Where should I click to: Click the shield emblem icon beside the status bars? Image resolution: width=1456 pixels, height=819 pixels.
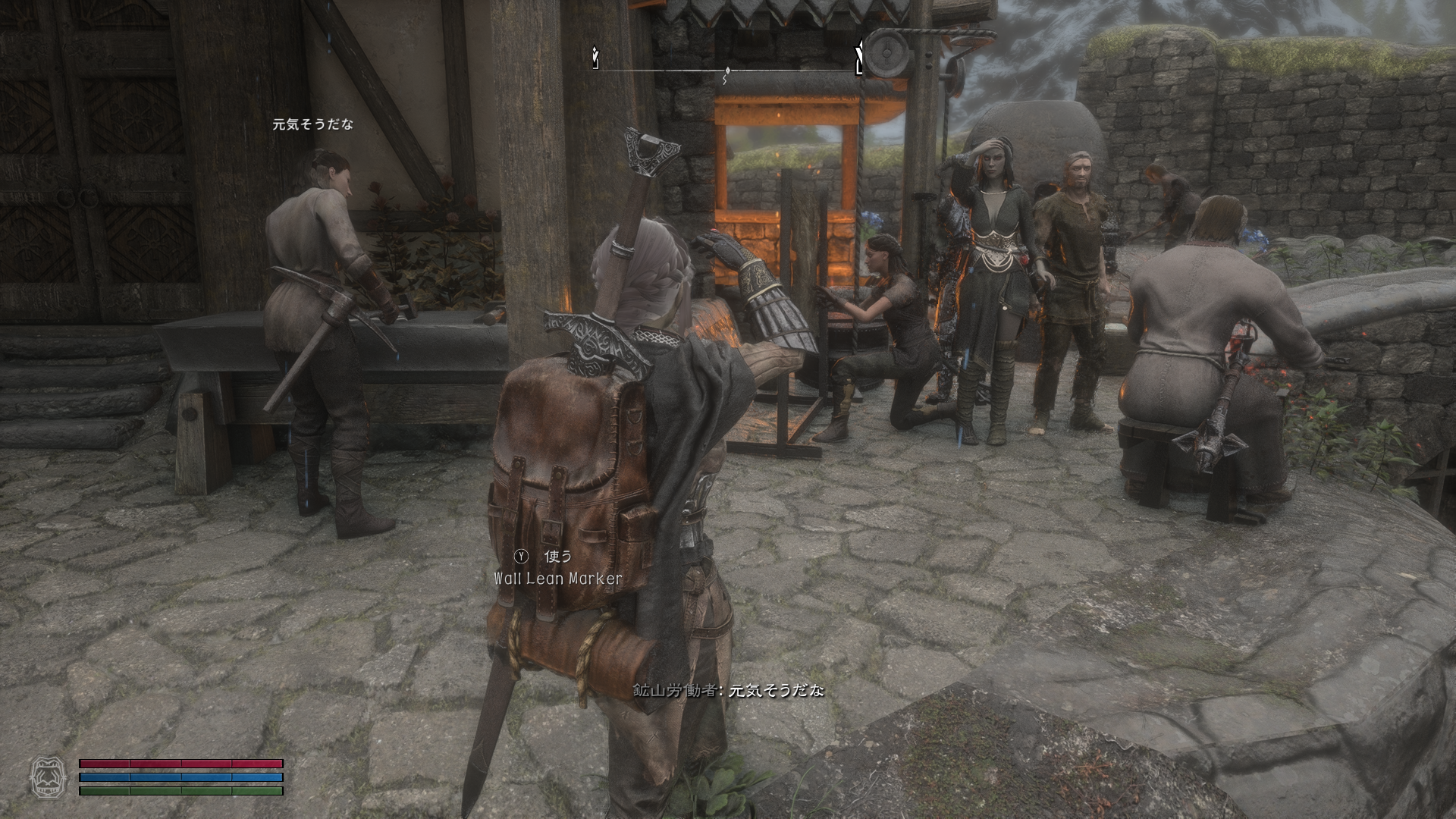tap(45, 777)
